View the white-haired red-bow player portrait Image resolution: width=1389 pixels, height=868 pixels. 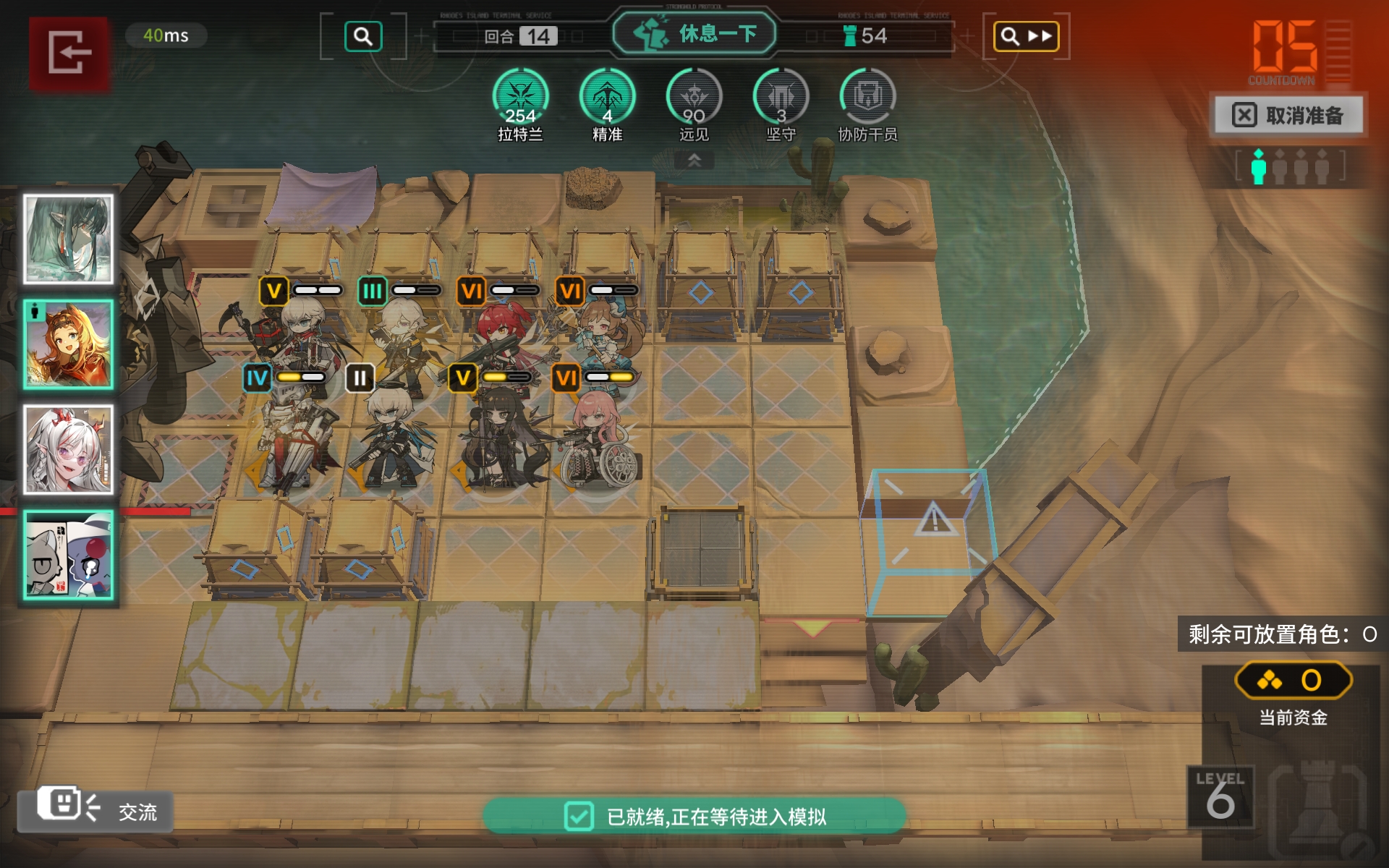click(x=69, y=450)
